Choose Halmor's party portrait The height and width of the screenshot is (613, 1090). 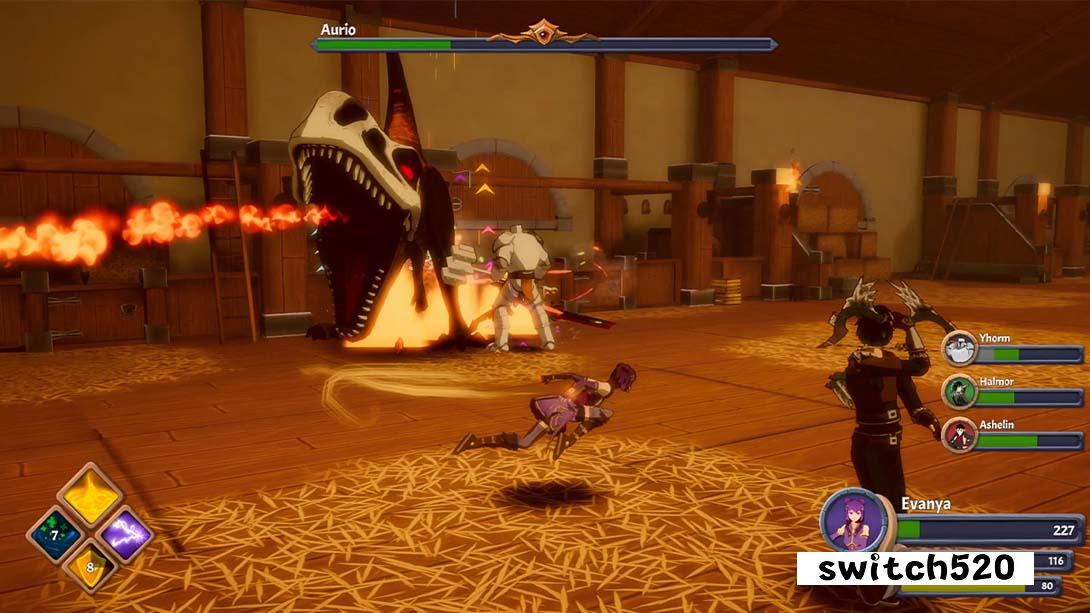pyautogui.click(x=960, y=393)
